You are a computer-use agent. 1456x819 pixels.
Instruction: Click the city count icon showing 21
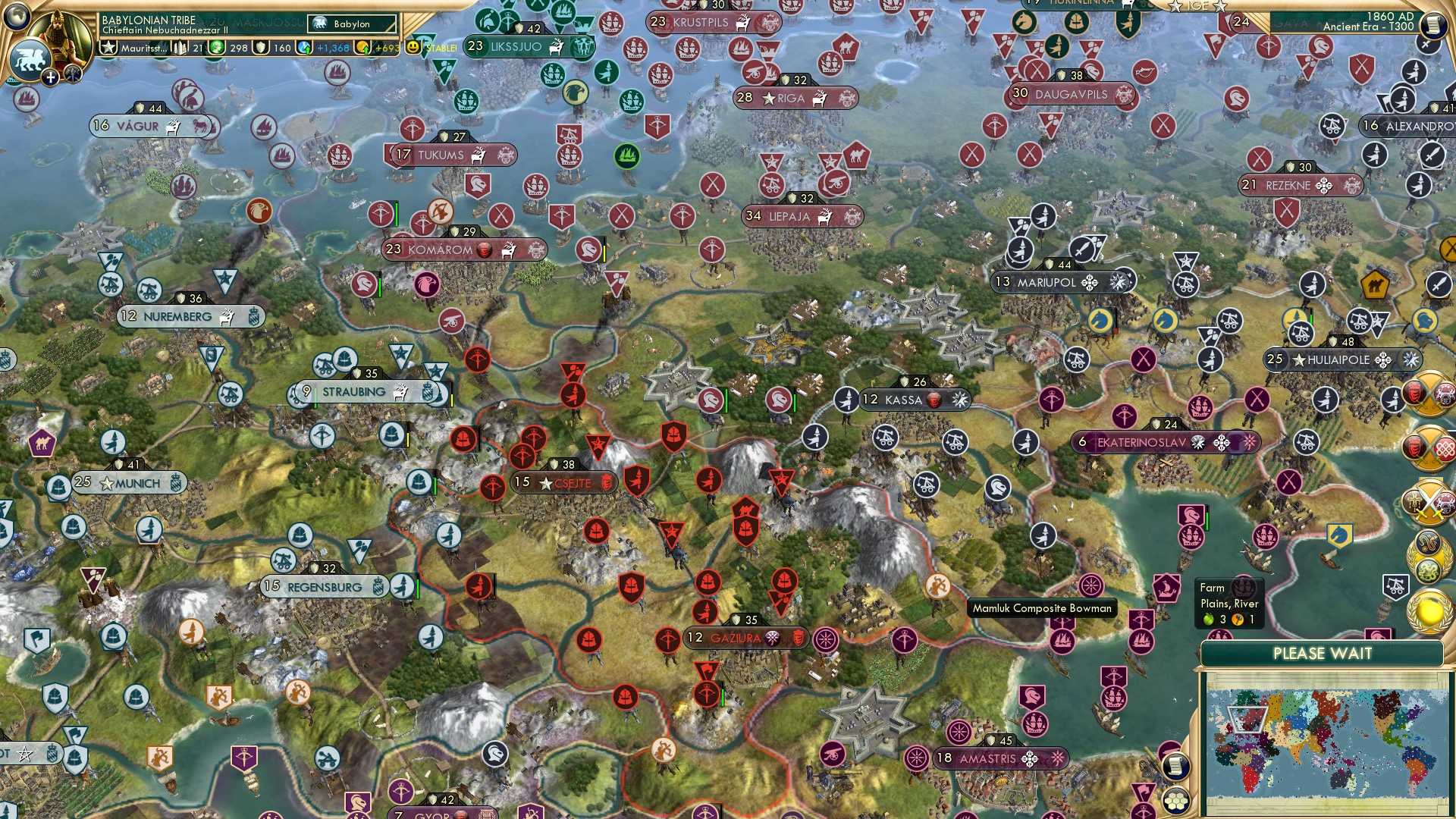[180, 48]
